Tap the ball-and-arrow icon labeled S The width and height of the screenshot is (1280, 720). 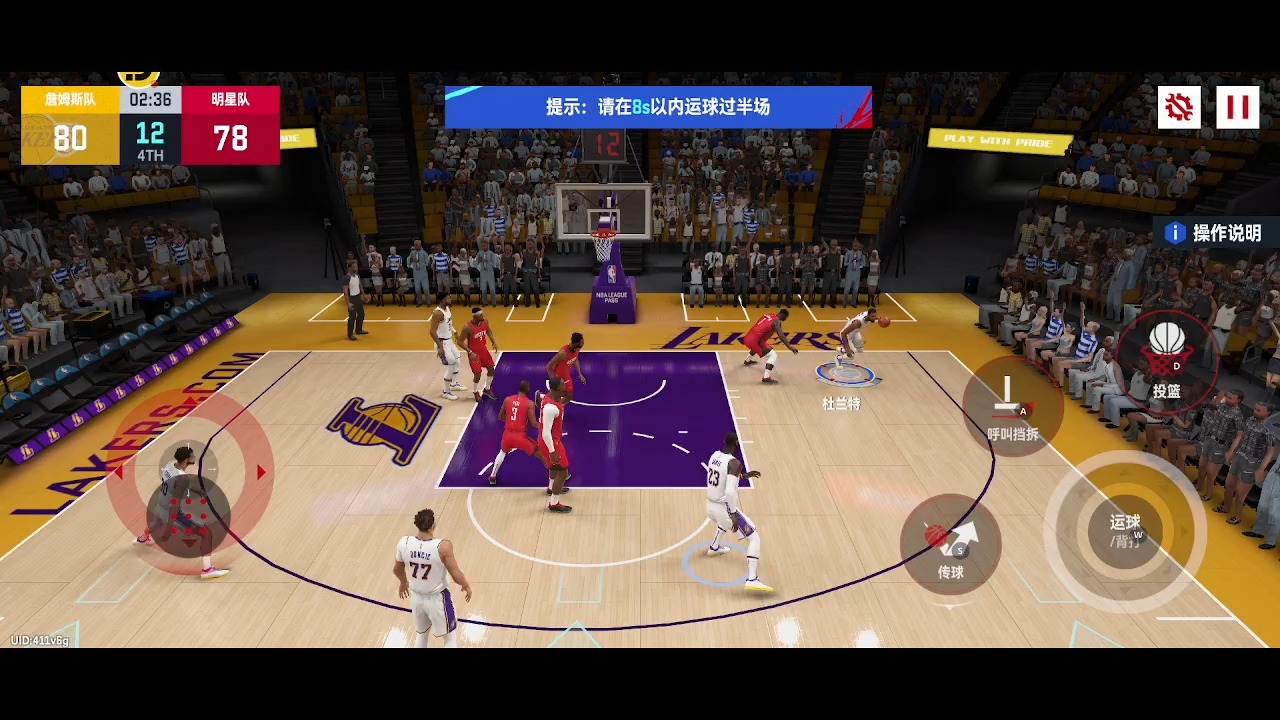coord(951,535)
